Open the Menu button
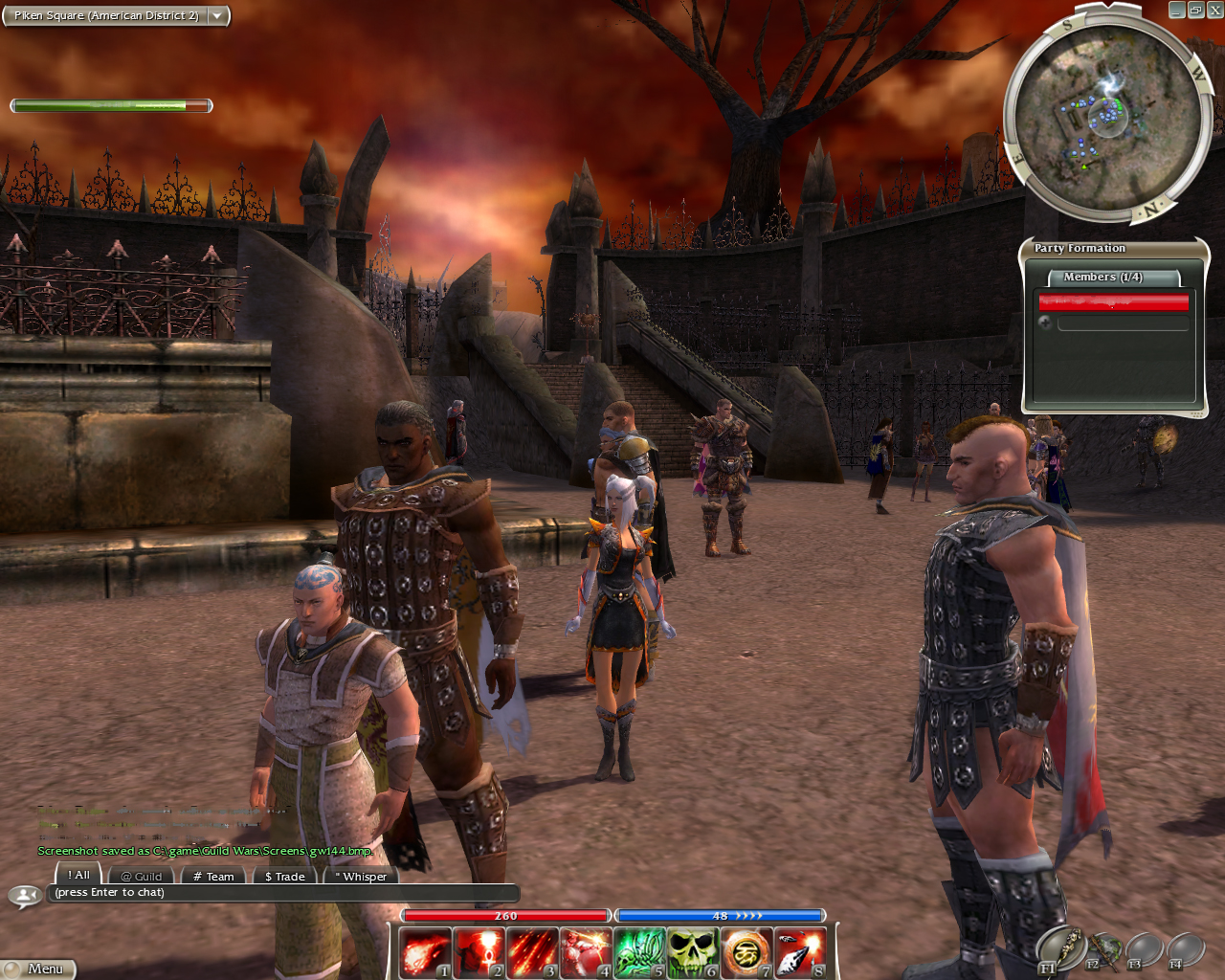Image resolution: width=1225 pixels, height=980 pixels. (38, 969)
